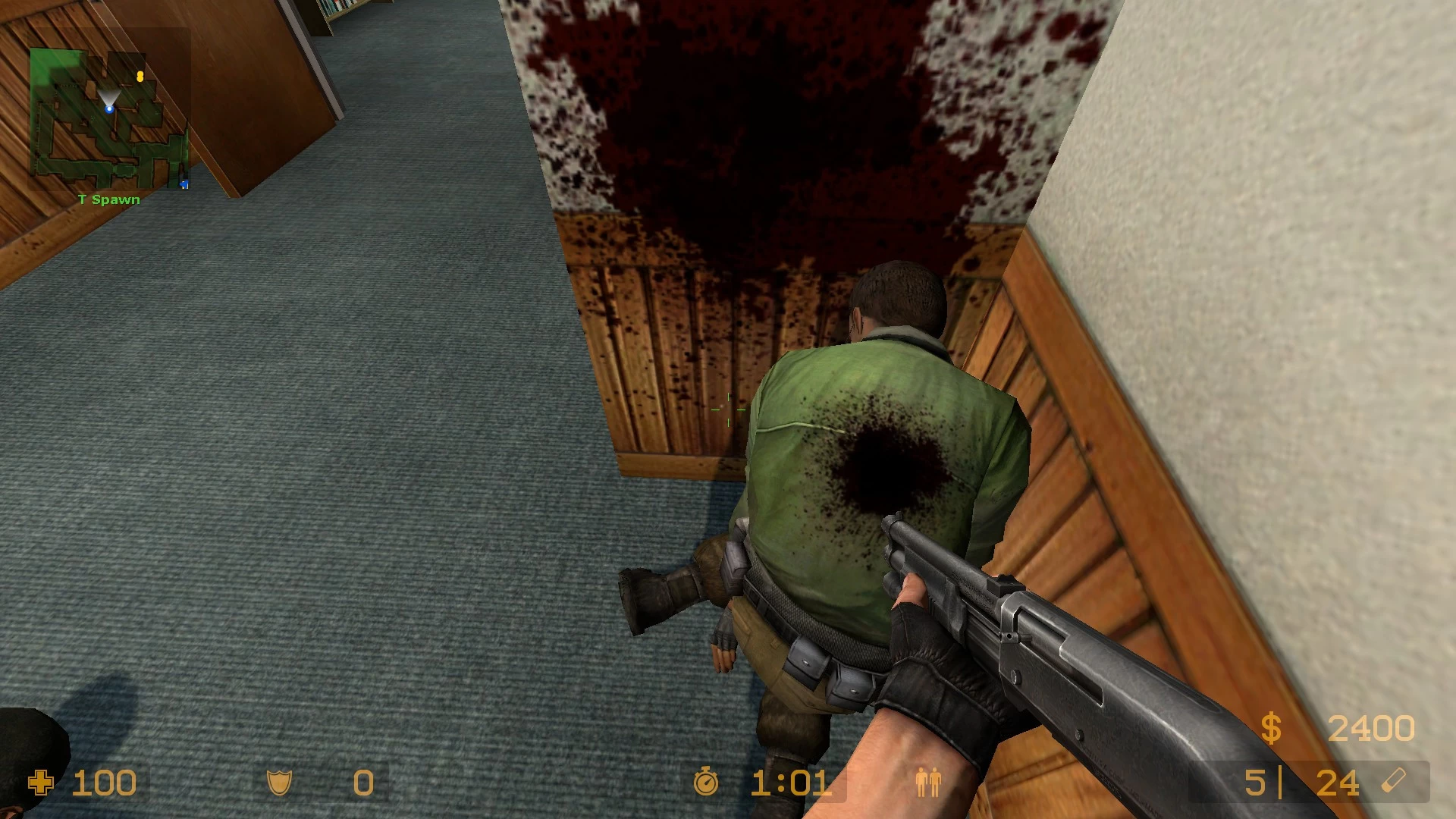Click the armor value 0
The image size is (1456, 819).
pos(362,783)
